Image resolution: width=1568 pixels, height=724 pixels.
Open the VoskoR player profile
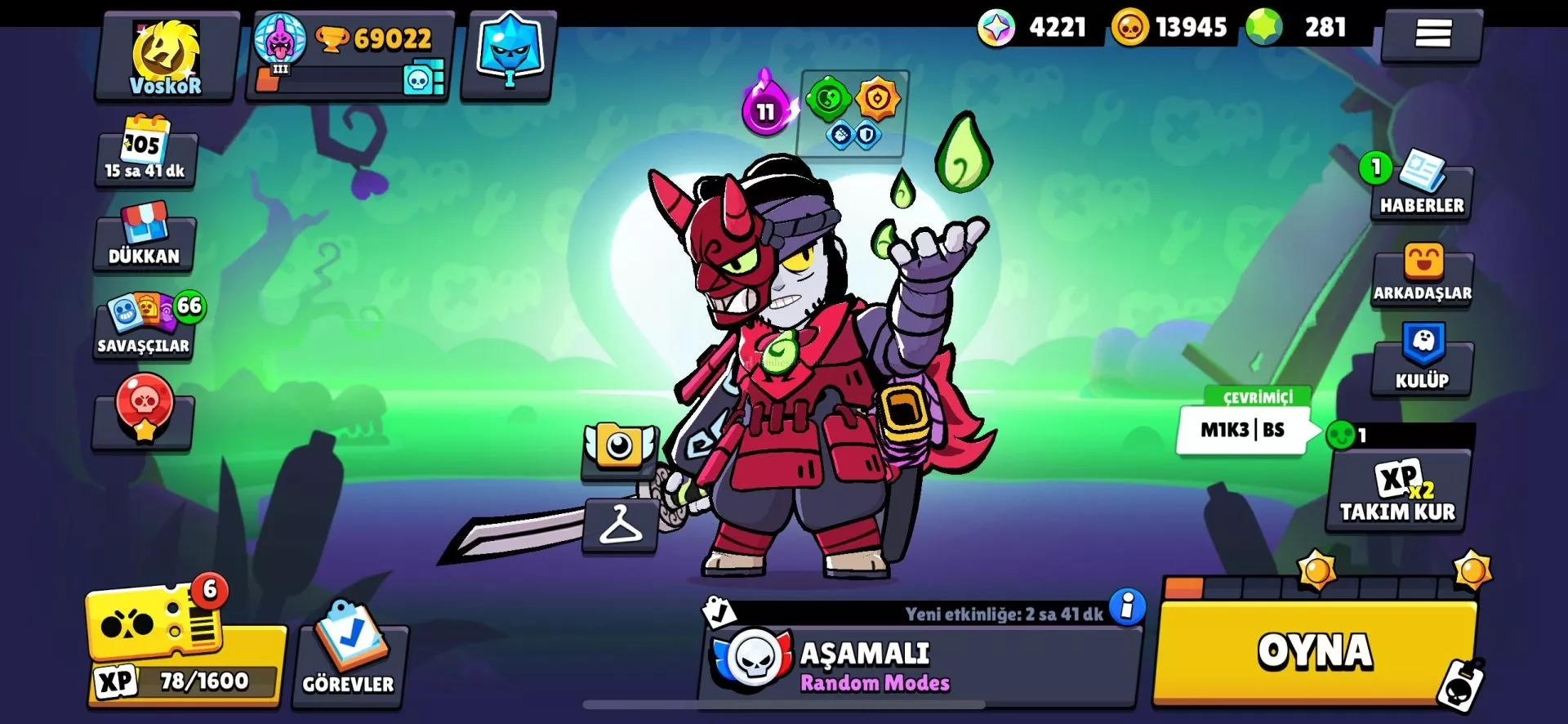coord(167,56)
